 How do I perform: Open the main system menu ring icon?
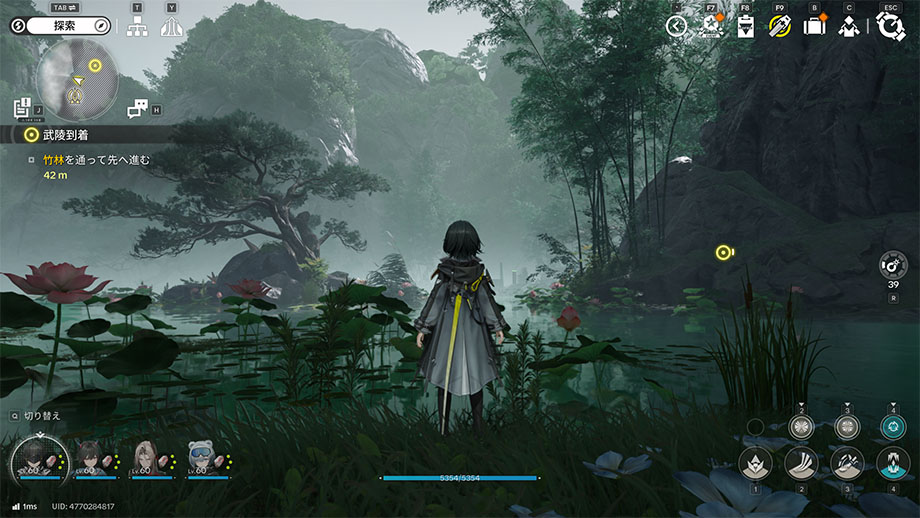click(x=890, y=26)
